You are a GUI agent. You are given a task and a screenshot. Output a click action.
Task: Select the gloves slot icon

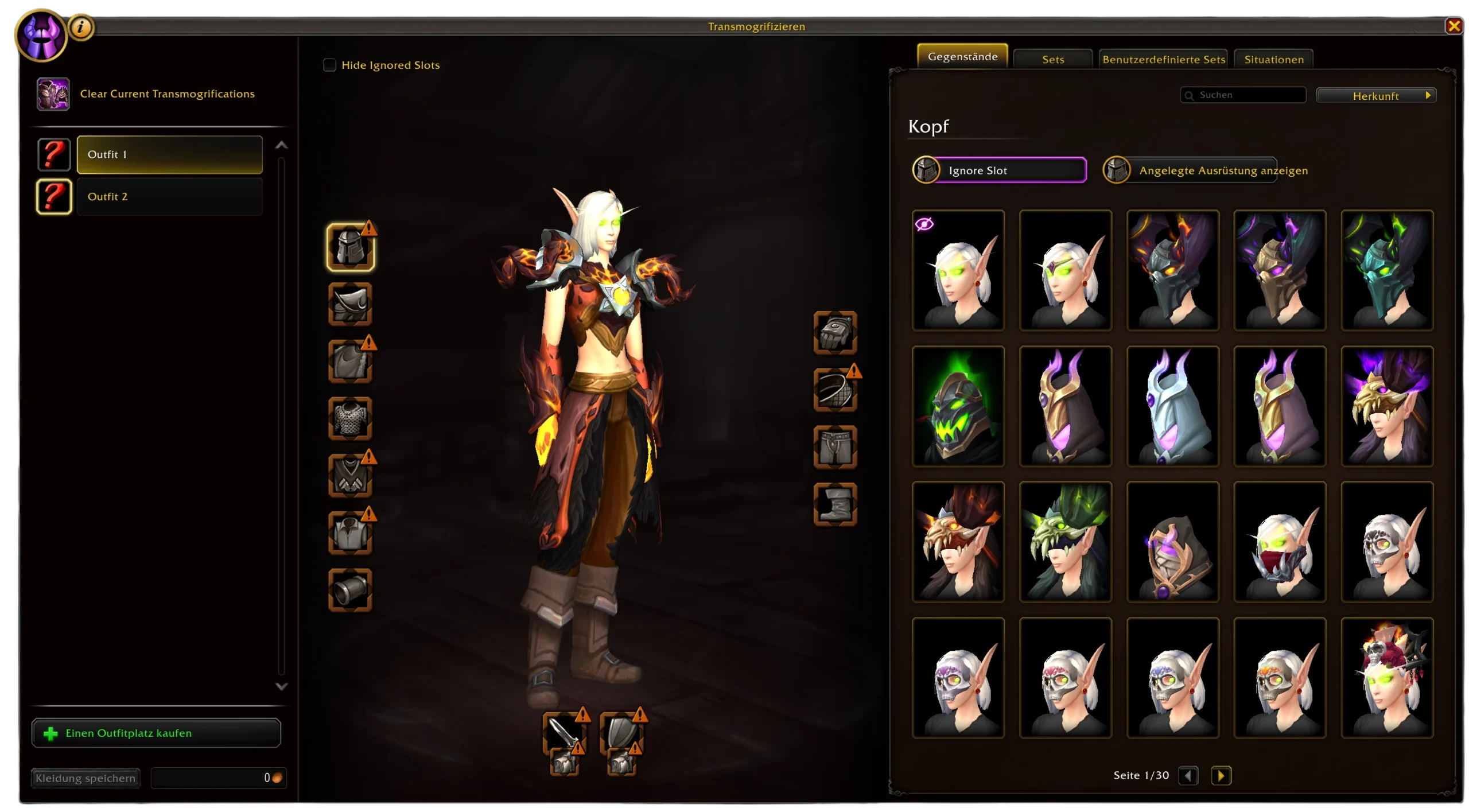tap(835, 333)
